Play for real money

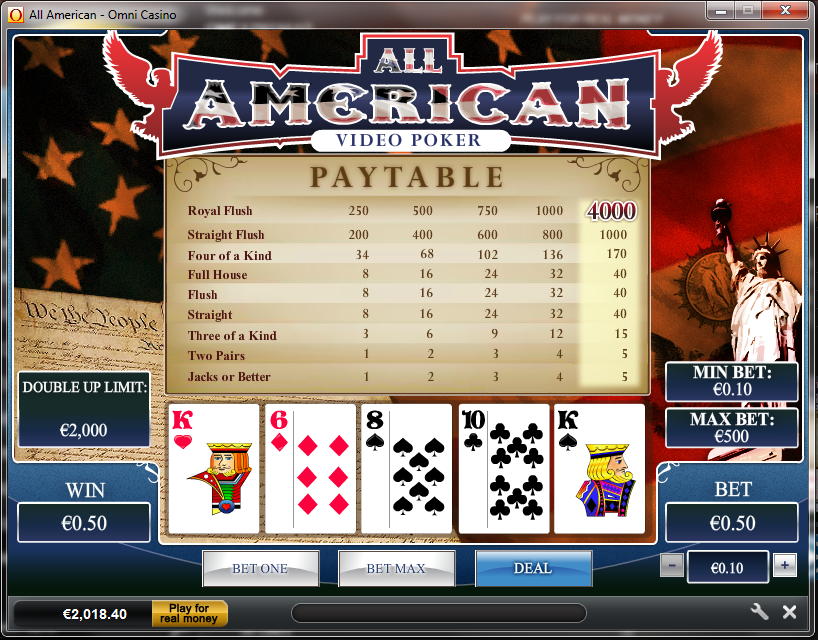pyautogui.click(x=189, y=613)
